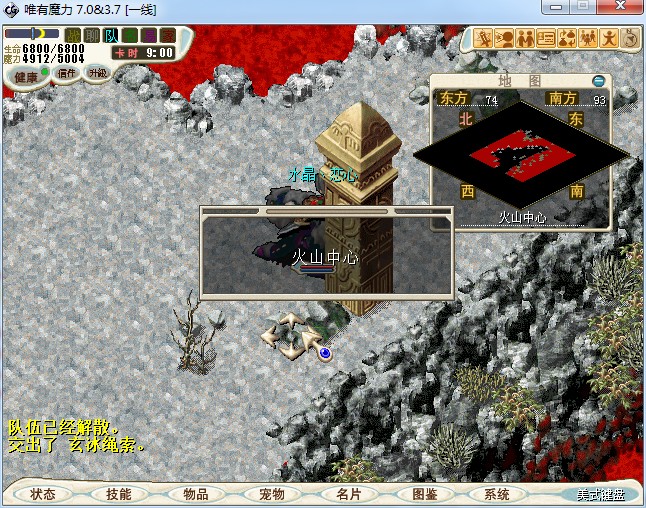Click the blue round minimap collapse button

pos(598,80)
